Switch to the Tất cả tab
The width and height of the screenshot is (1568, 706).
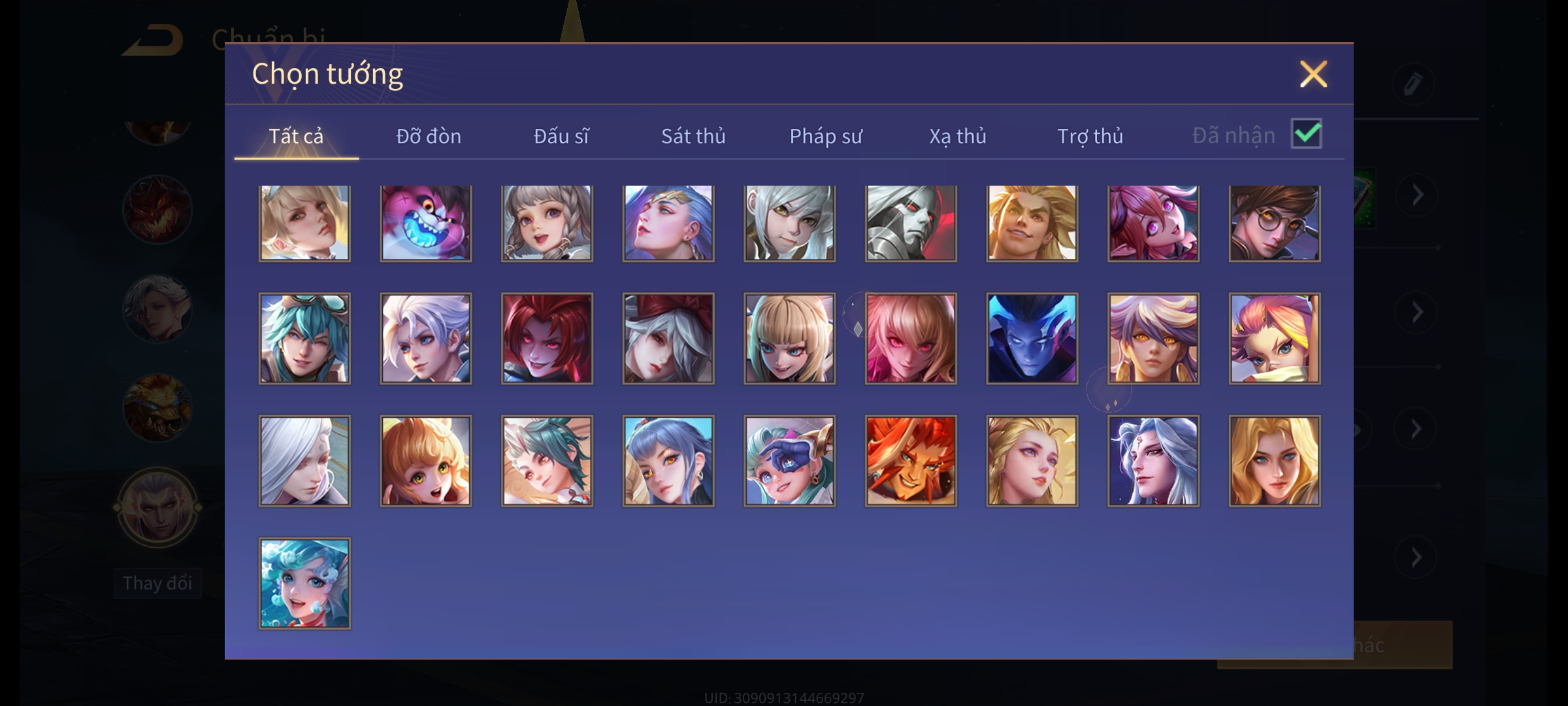[x=296, y=136]
